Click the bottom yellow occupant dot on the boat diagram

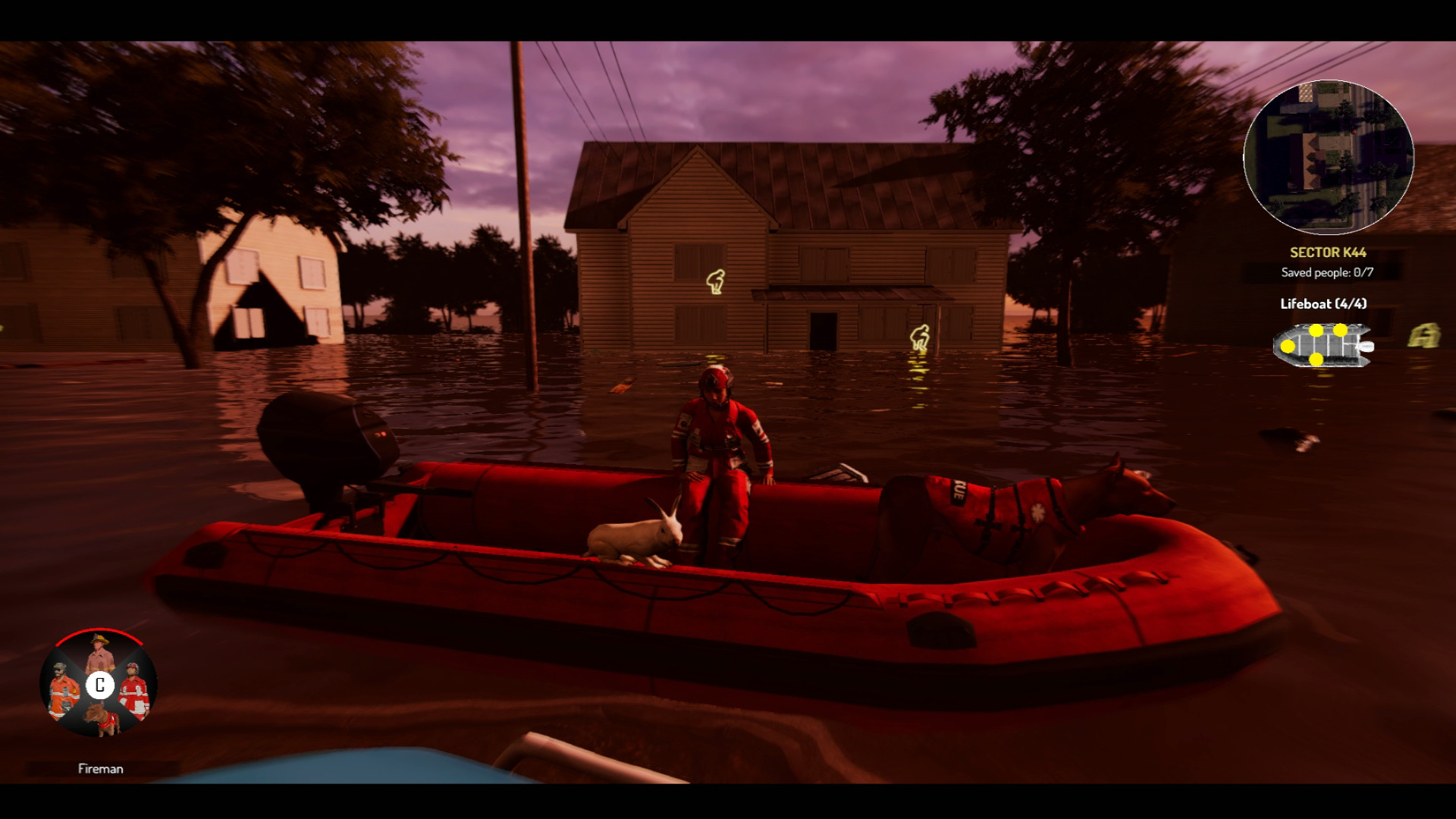(1316, 359)
